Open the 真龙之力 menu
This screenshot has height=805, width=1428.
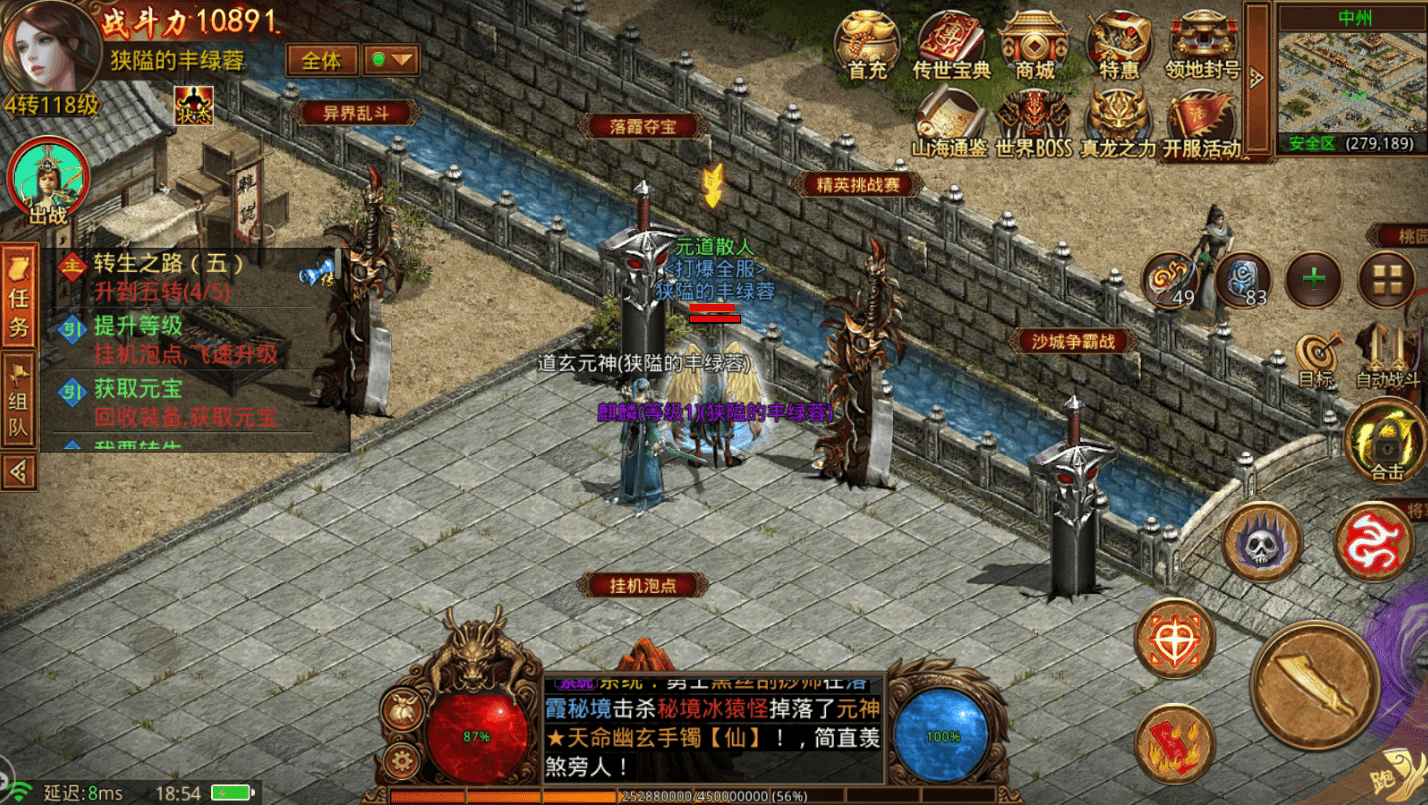(x=1118, y=122)
